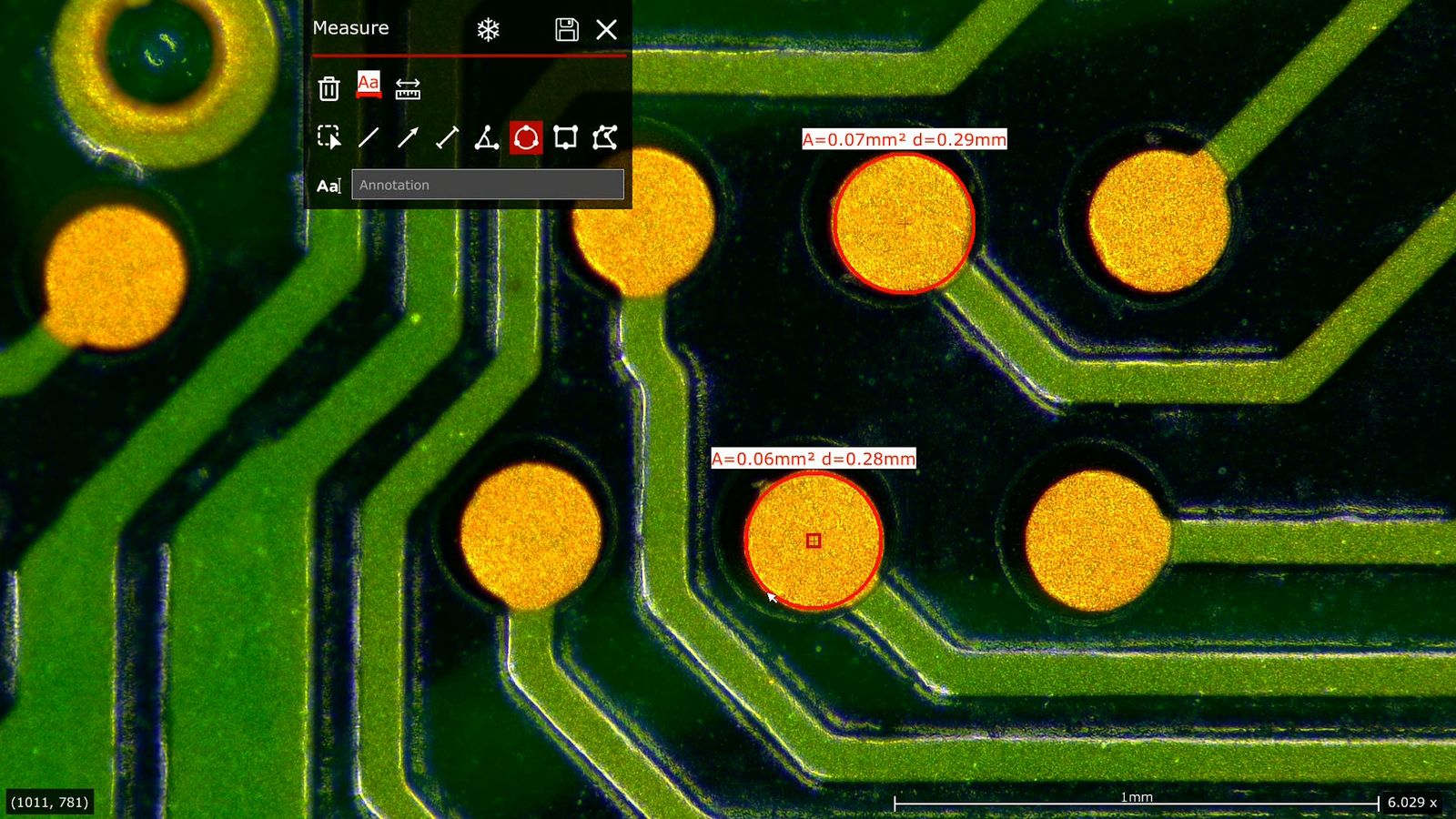Select the rectangle measurement tool
The image size is (1456, 819).
[566, 137]
